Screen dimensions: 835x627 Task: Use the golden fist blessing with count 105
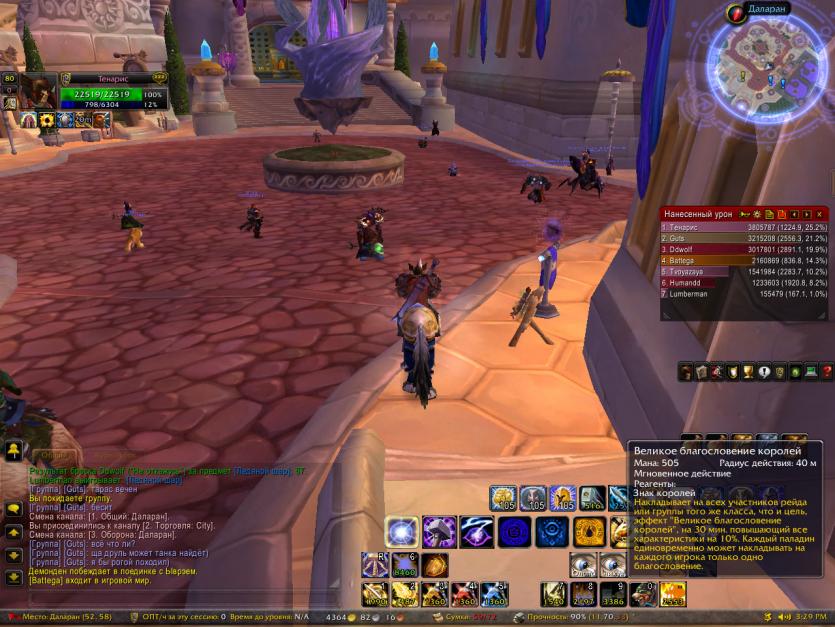click(502, 498)
